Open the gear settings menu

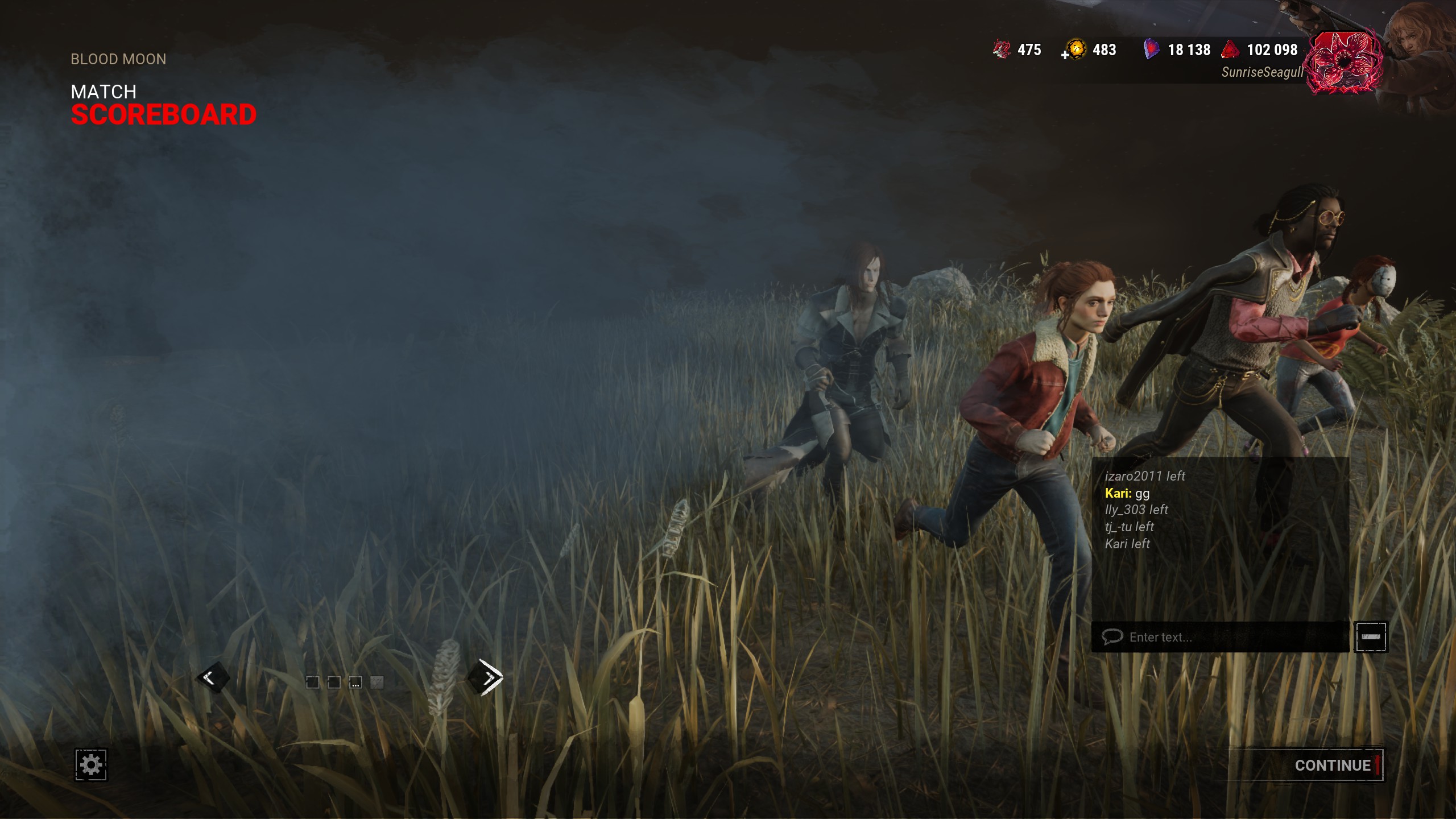click(91, 764)
